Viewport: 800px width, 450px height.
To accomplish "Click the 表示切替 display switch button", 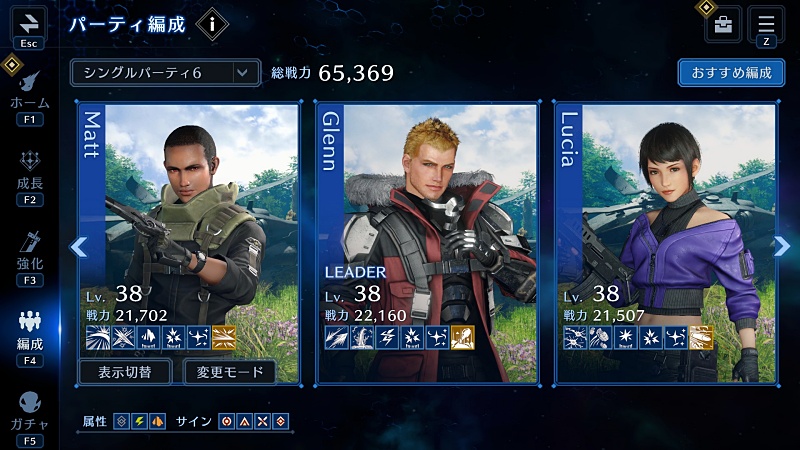I will (126, 373).
